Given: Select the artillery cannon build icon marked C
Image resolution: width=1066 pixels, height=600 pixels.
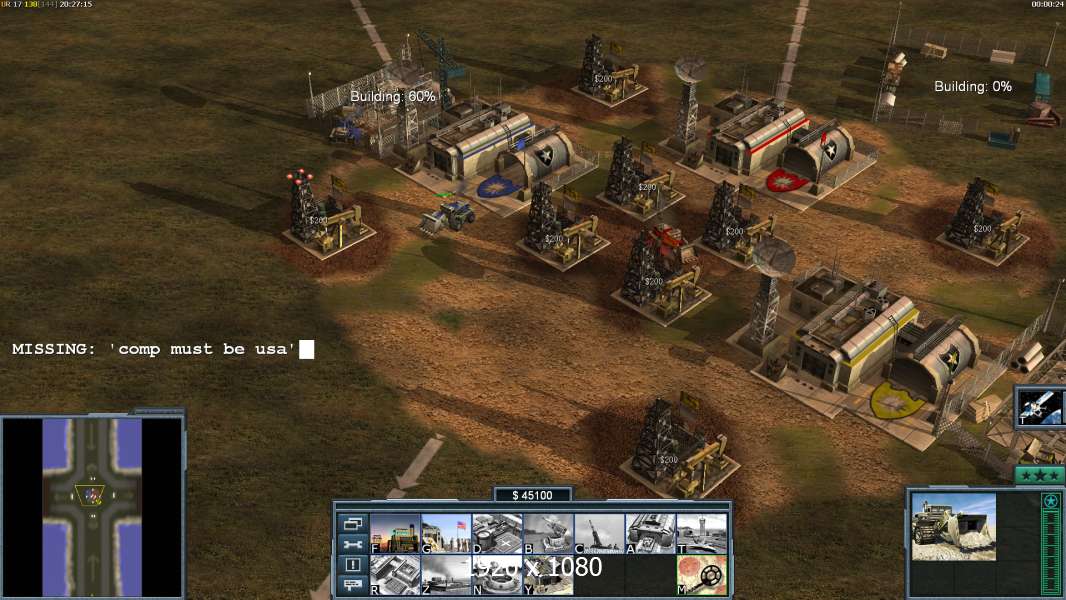Looking at the screenshot, I should [x=599, y=534].
